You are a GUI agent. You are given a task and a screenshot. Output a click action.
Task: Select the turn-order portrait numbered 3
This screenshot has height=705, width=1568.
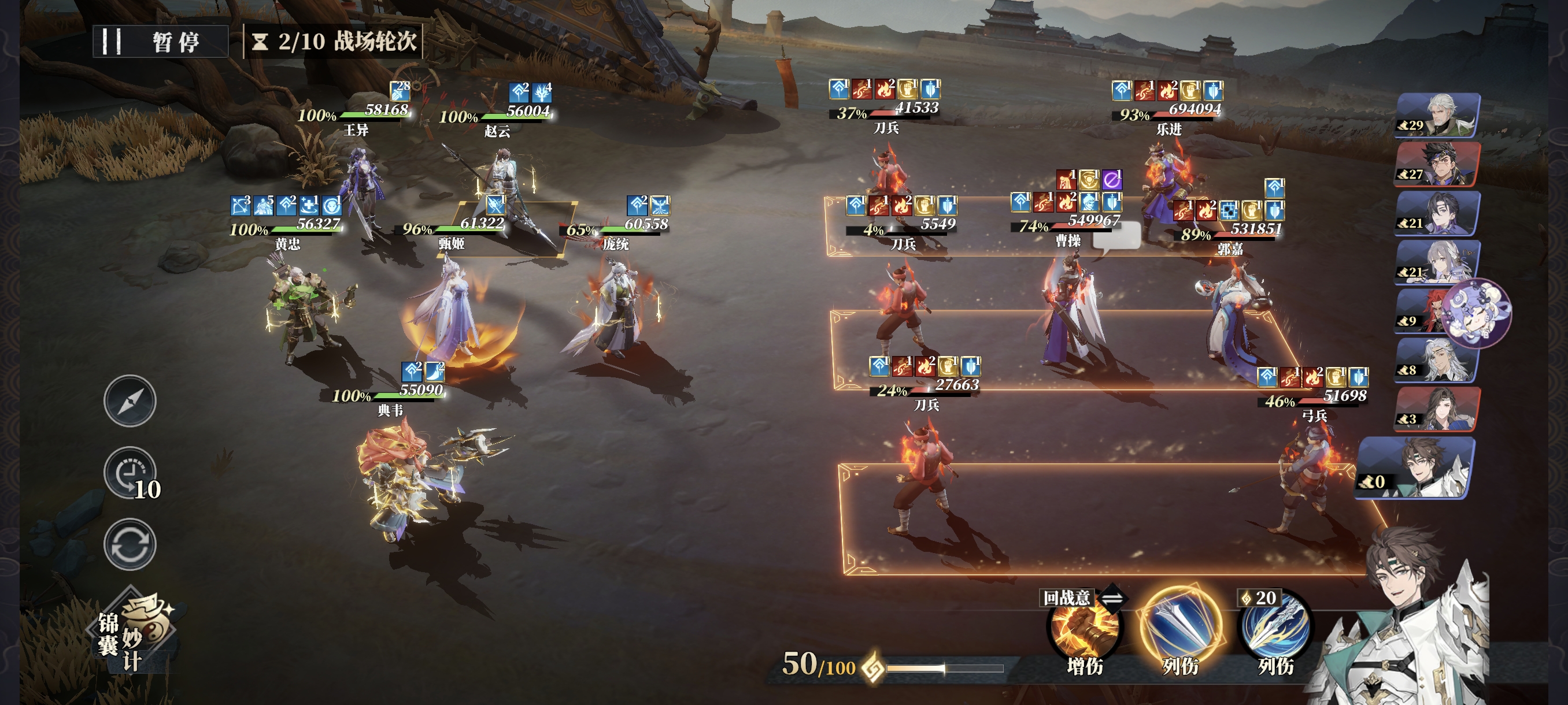pyautogui.click(x=1437, y=409)
